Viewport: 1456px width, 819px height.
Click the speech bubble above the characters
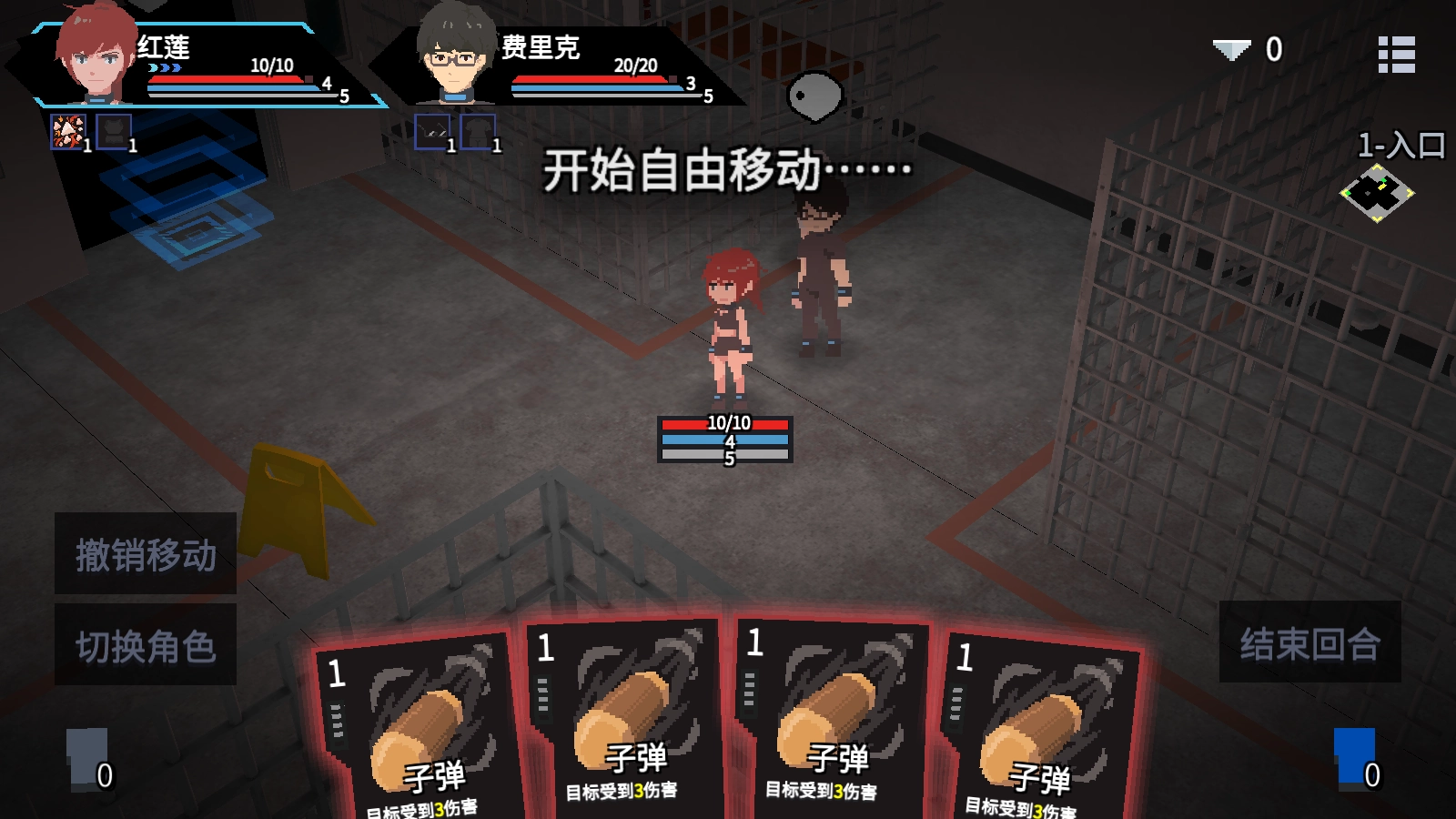[817, 94]
